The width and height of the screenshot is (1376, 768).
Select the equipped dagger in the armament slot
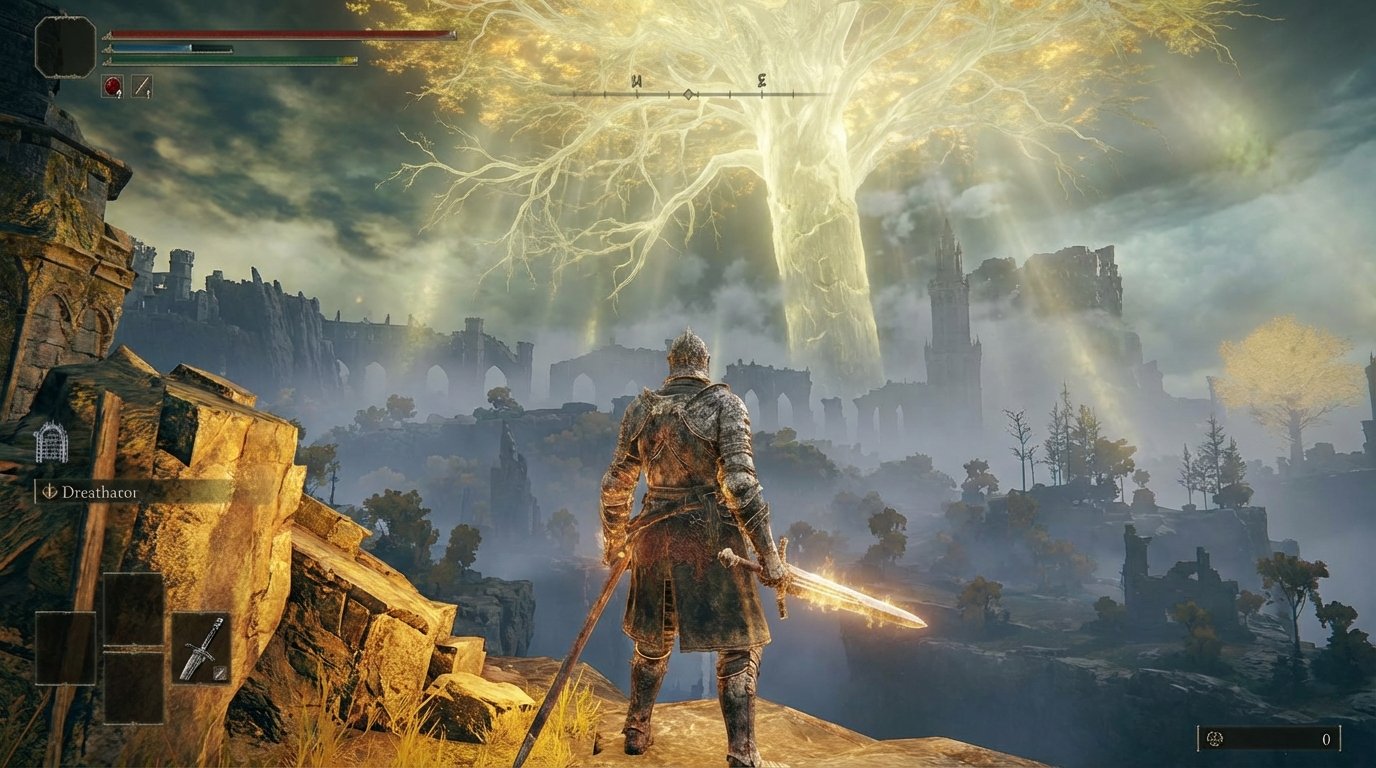coord(202,648)
